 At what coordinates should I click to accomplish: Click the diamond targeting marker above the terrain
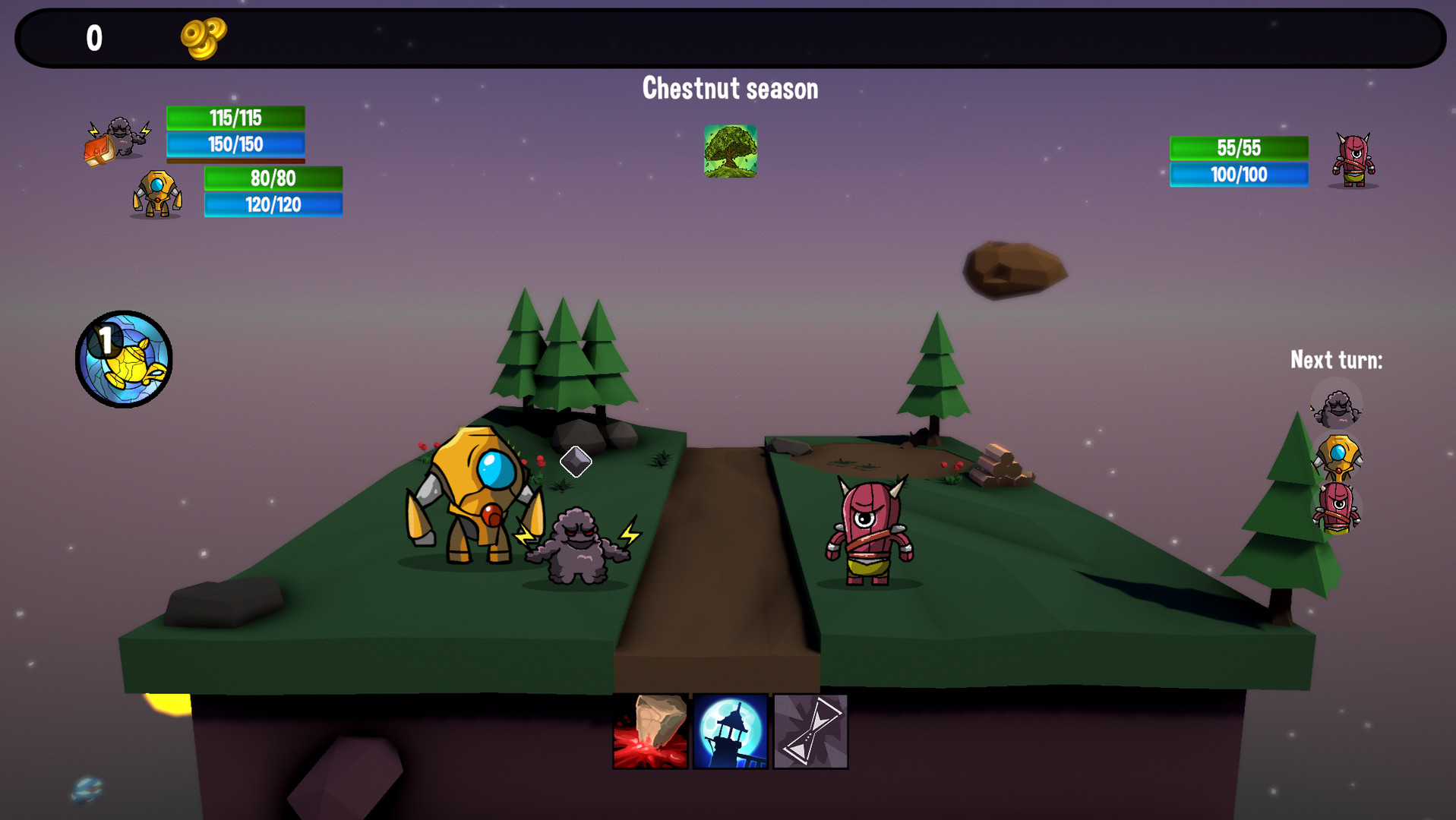(x=576, y=462)
